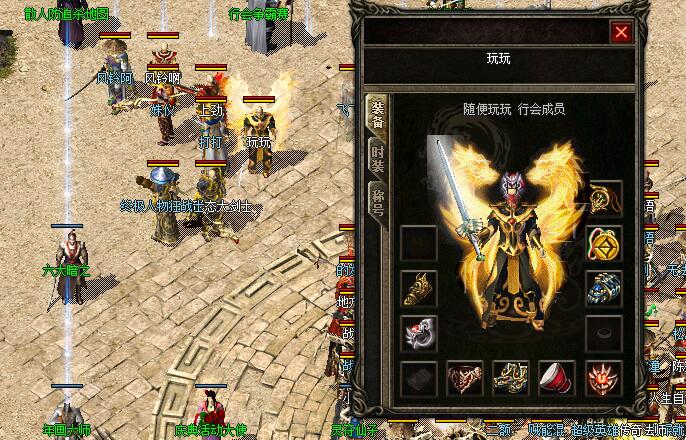Show the 称号 title tab

(x=377, y=199)
